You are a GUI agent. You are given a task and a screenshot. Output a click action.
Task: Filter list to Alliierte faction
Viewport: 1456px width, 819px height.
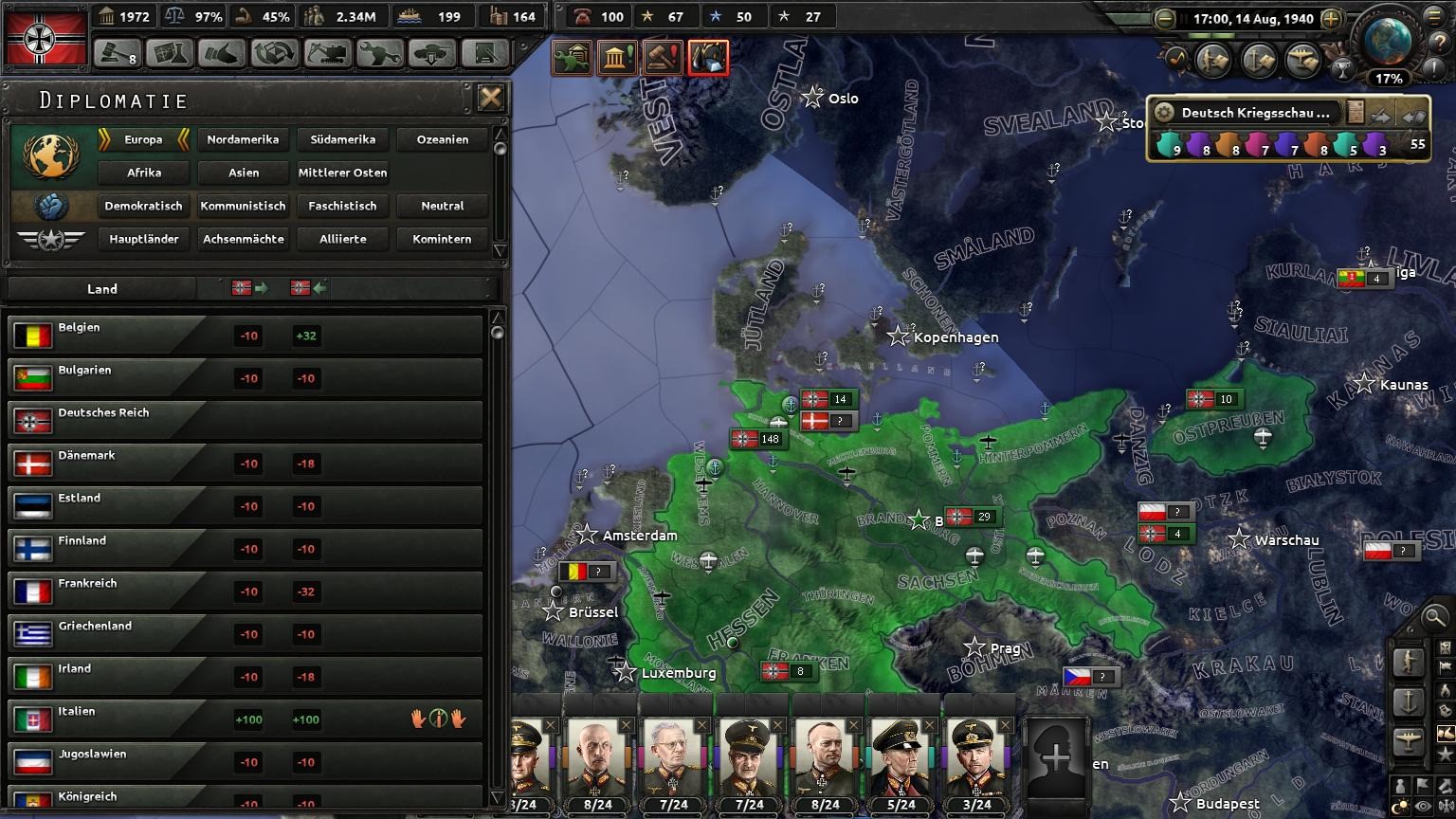point(342,239)
